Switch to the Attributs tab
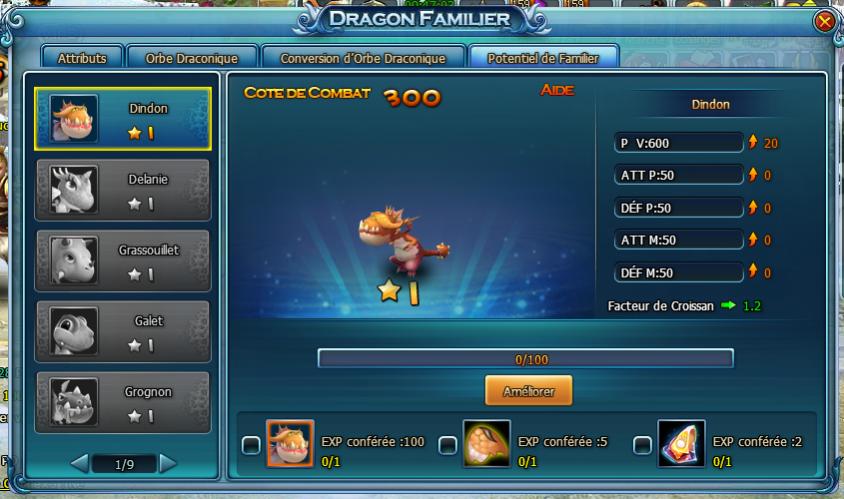Image resolution: width=844 pixels, height=499 pixels. pyautogui.click(x=82, y=58)
